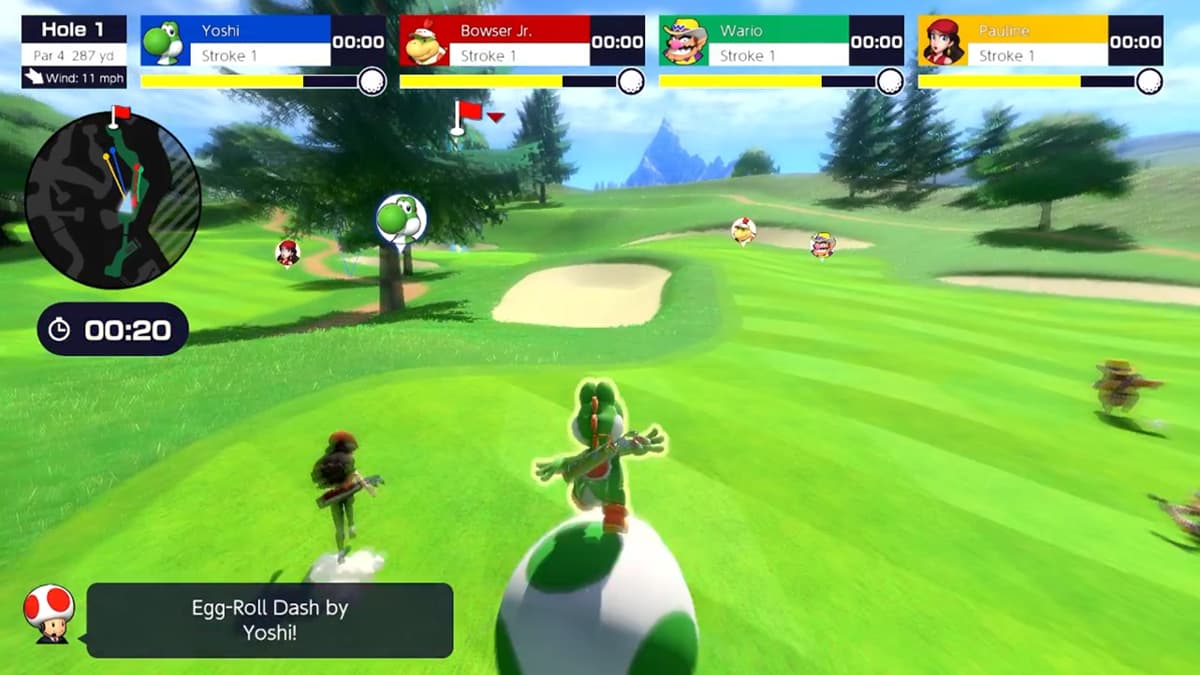Select Bowser Jr.'s player panel
Image resolution: width=1200 pixels, height=675 pixels.
click(x=521, y=41)
